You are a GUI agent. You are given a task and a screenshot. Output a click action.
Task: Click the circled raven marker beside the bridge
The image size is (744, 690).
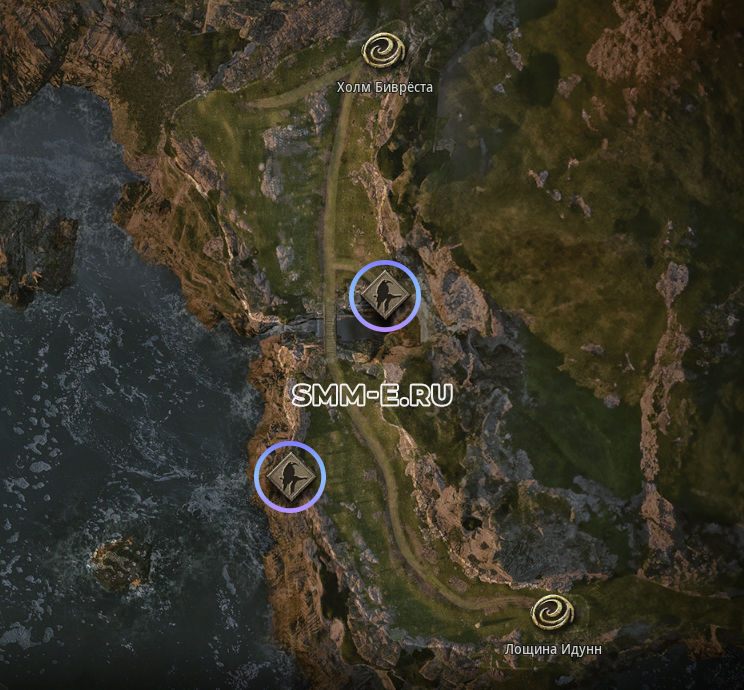pos(384,295)
